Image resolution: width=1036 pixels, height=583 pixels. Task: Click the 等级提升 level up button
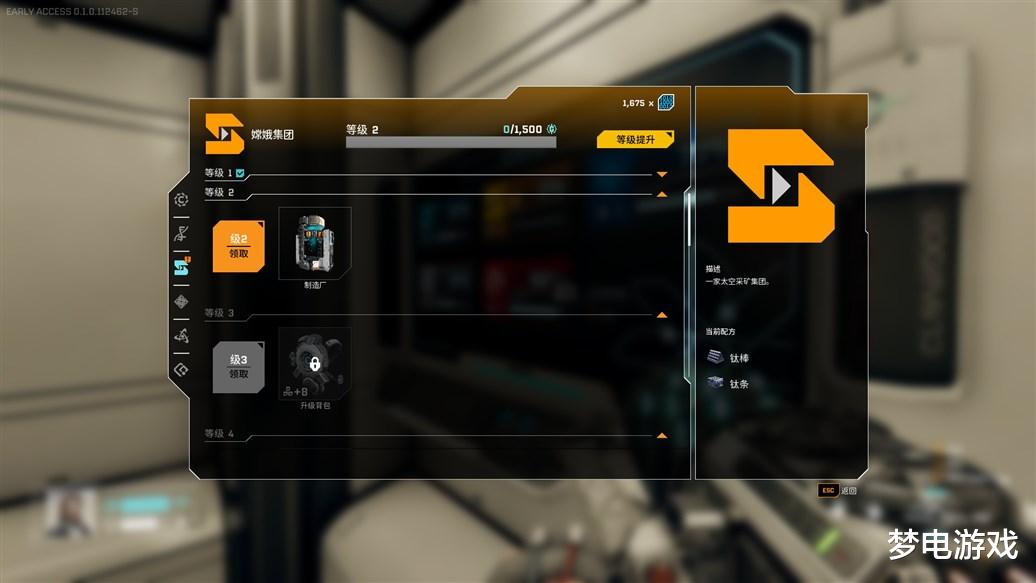click(635, 140)
